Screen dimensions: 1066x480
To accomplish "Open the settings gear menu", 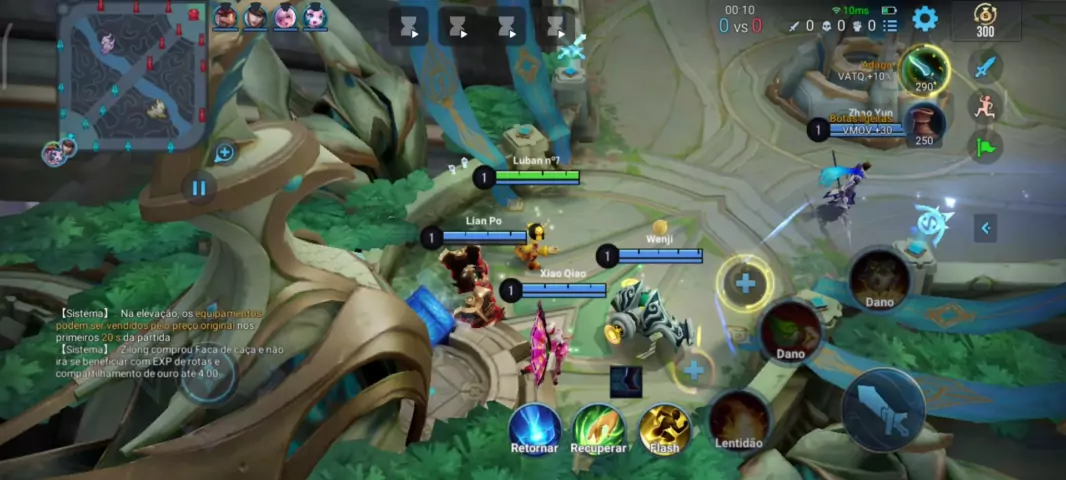I will click(925, 18).
